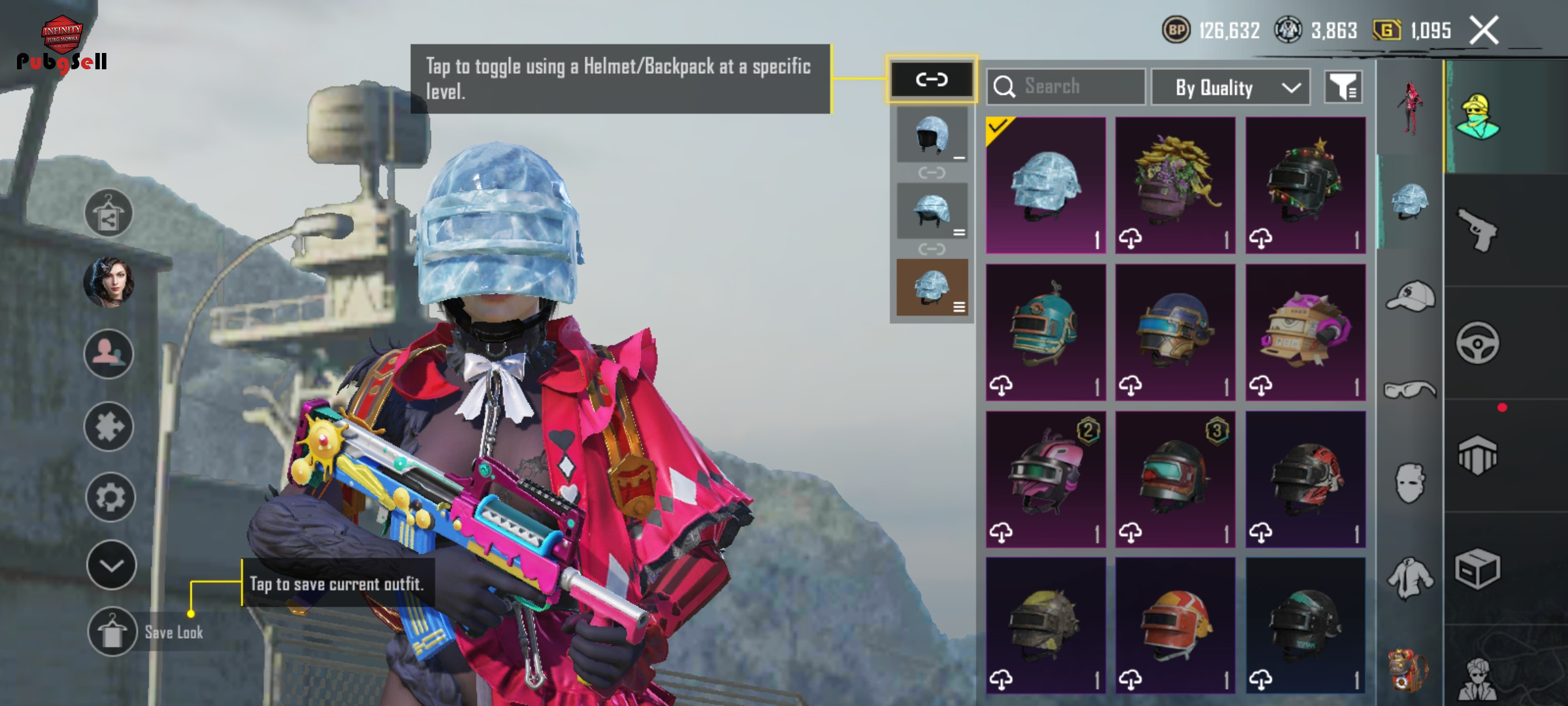Pick the pink helmet with level 2 badge
The image size is (1568, 706).
(x=1045, y=479)
